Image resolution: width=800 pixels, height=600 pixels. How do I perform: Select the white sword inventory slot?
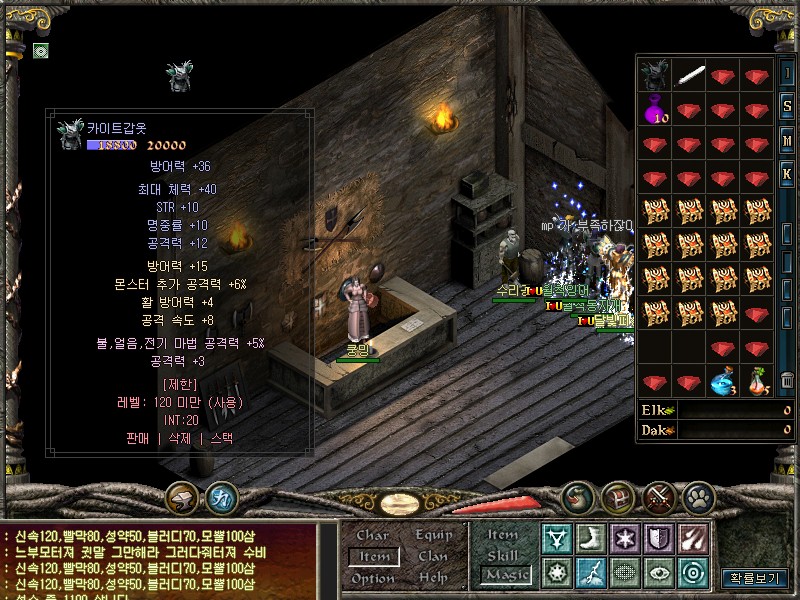pos(690,75)
